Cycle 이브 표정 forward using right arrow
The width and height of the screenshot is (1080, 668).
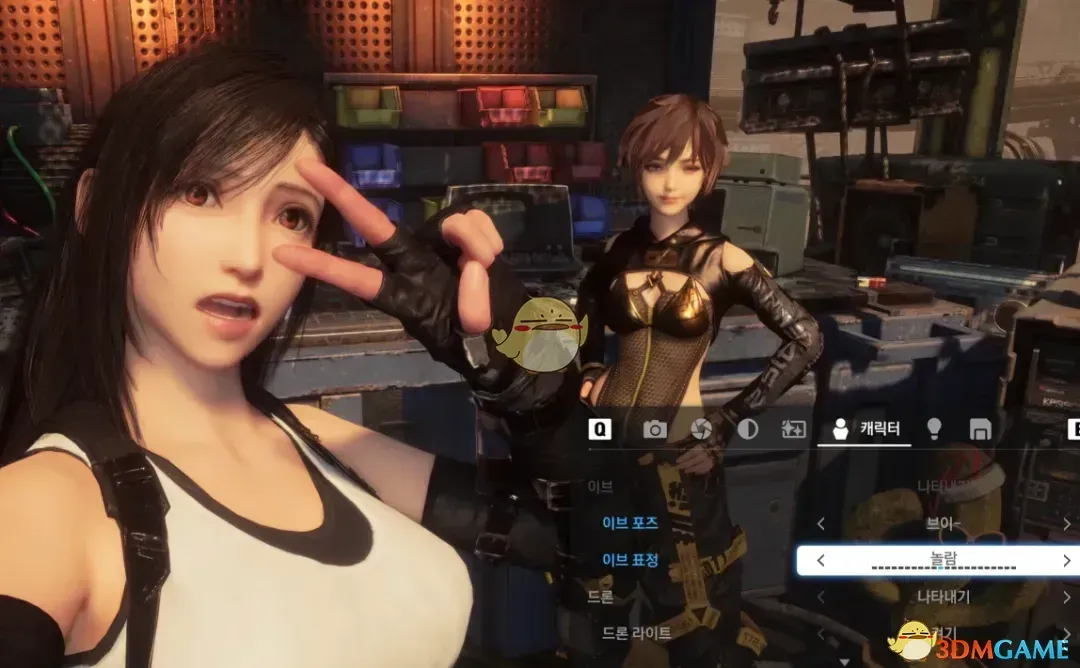[1067, 561]
